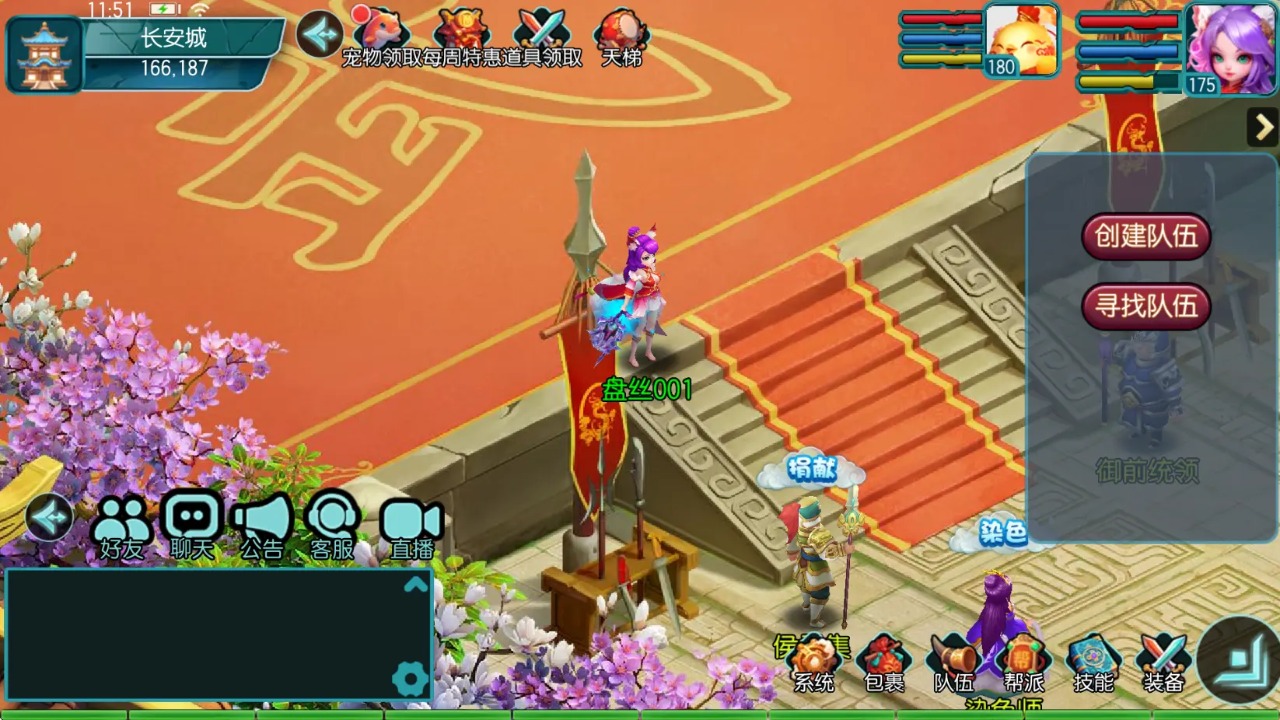This screenshot has height=720, width=1280.
Task: Collapse the top event icon row arrow
Action: (x=320, y=34)
